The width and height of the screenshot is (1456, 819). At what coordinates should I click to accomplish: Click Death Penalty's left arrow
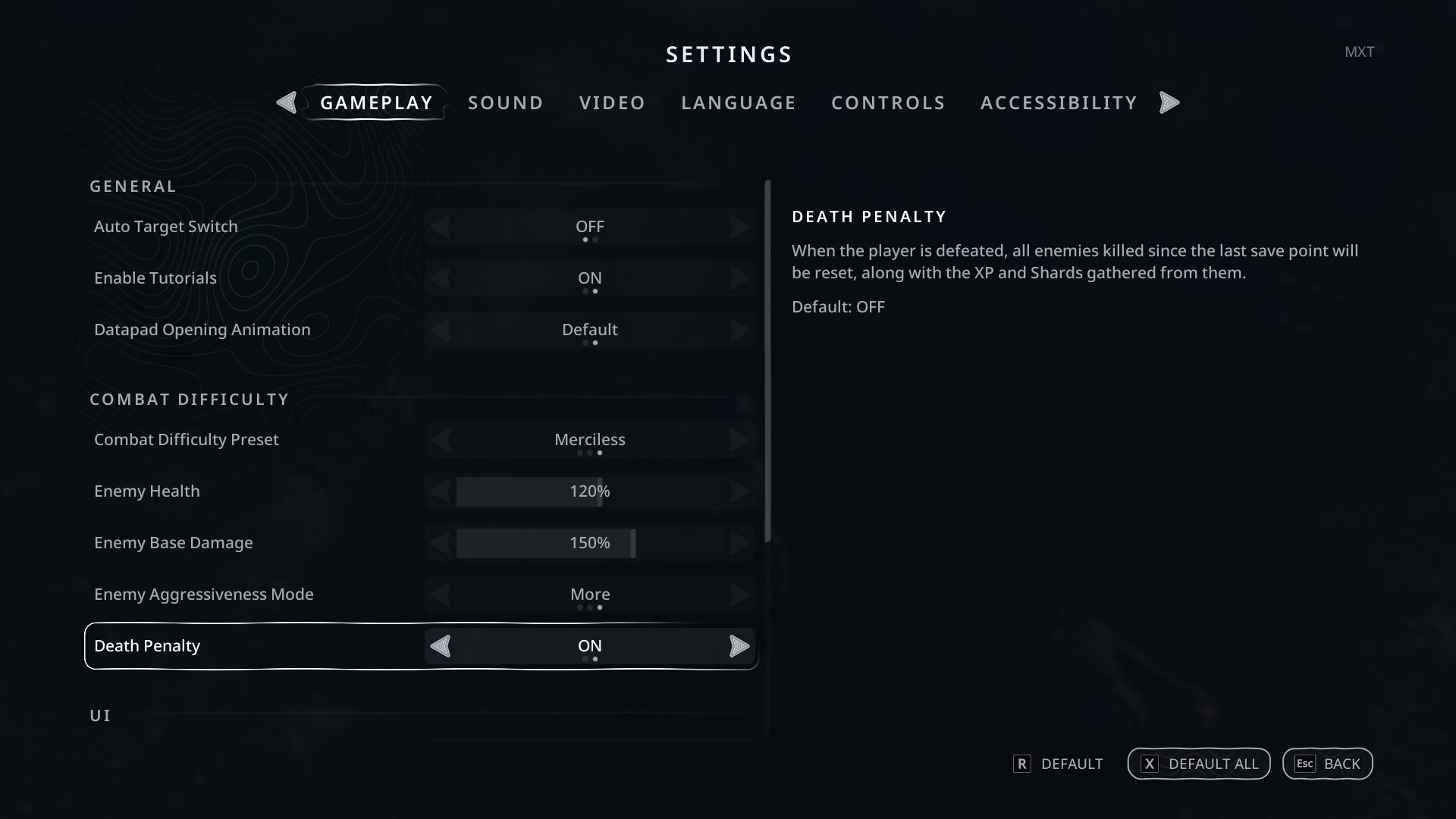pos(441,646)
